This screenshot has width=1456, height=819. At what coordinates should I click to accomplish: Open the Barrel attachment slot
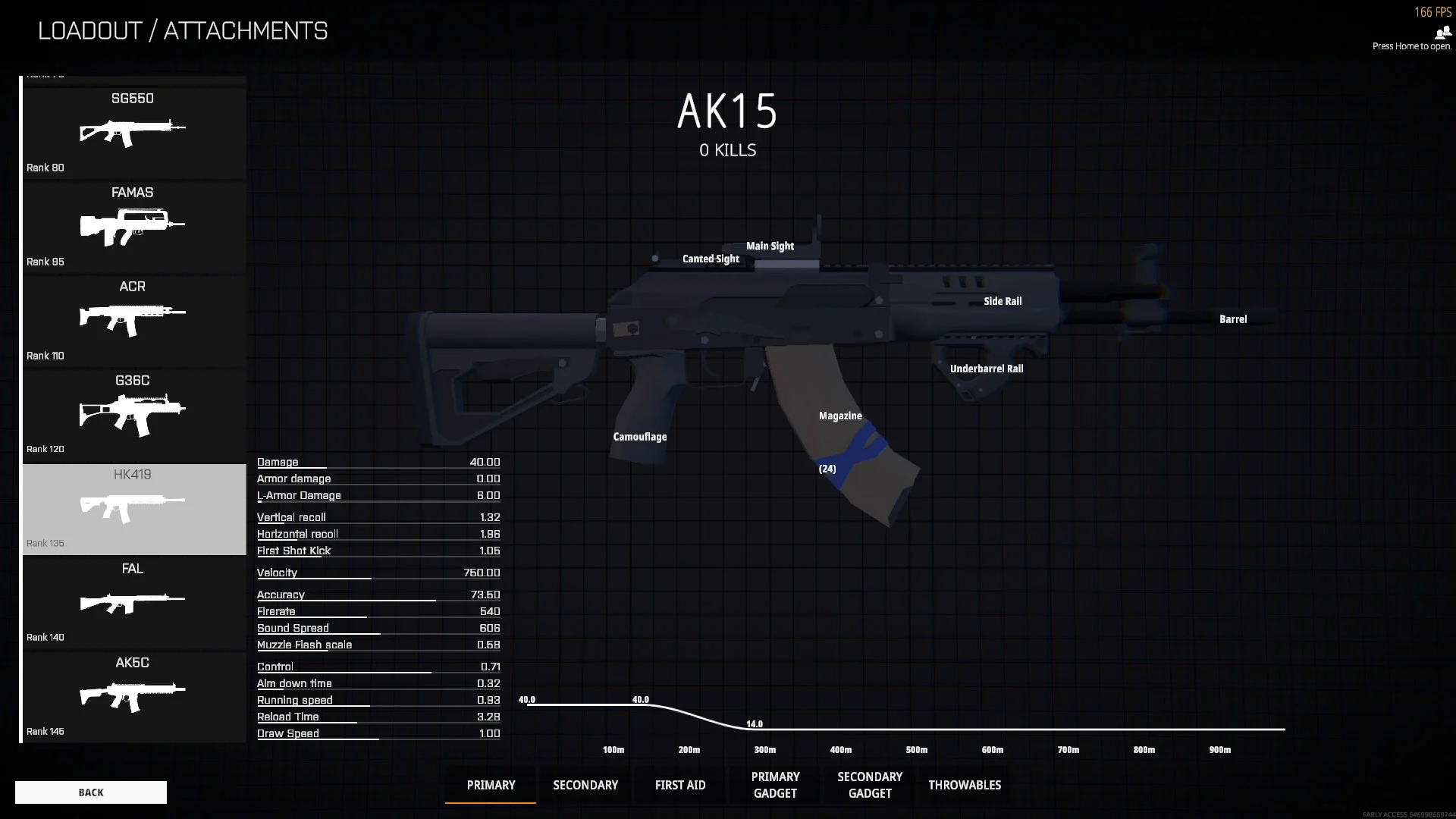(1232, 318)
